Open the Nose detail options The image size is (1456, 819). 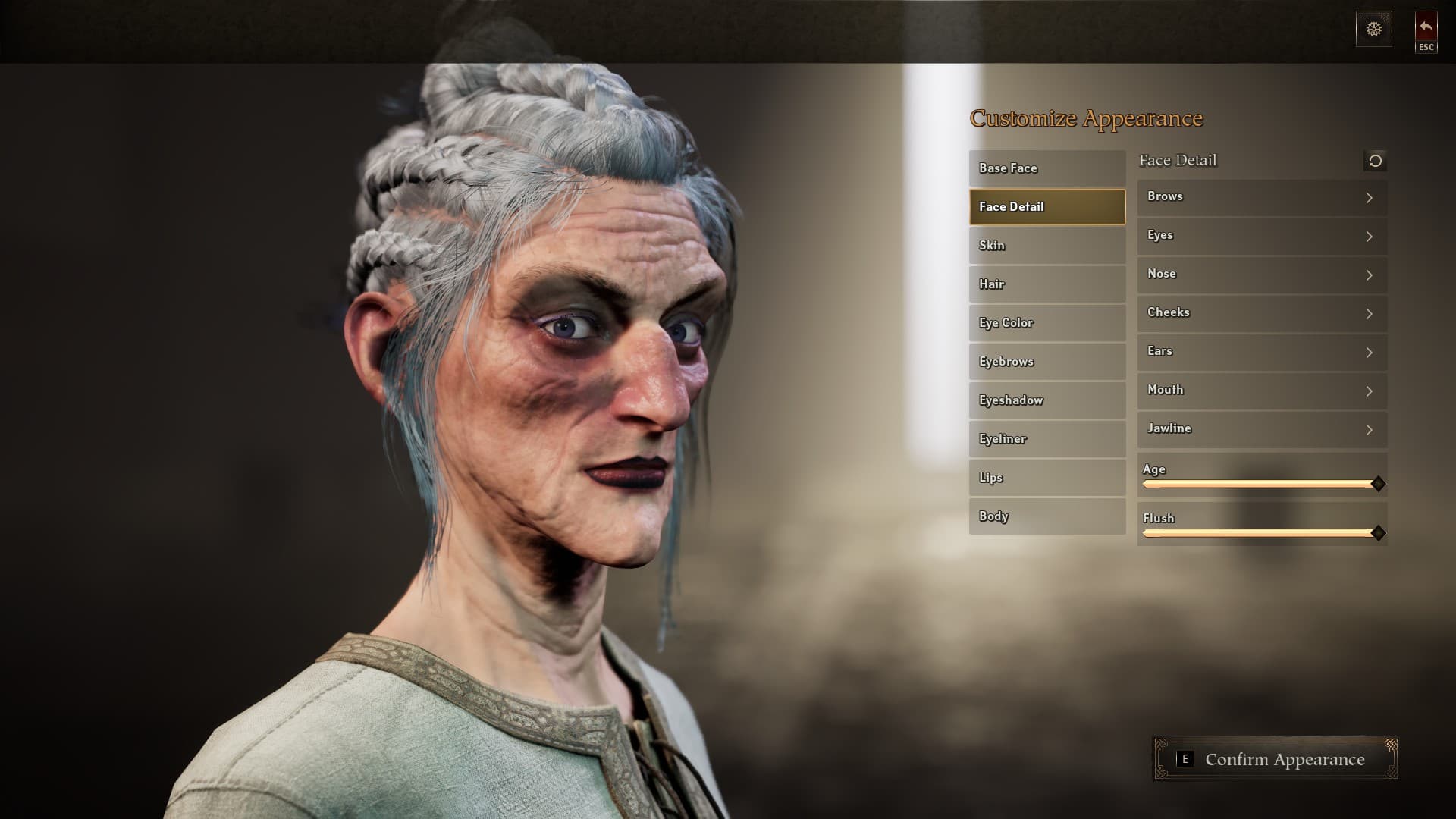(x=1261, y=275)
